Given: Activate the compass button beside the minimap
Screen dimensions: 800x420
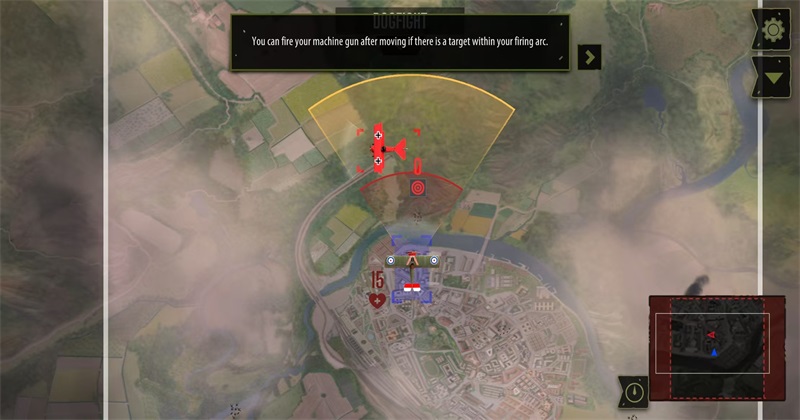Looking at the screenshot, I should [632, 391].
